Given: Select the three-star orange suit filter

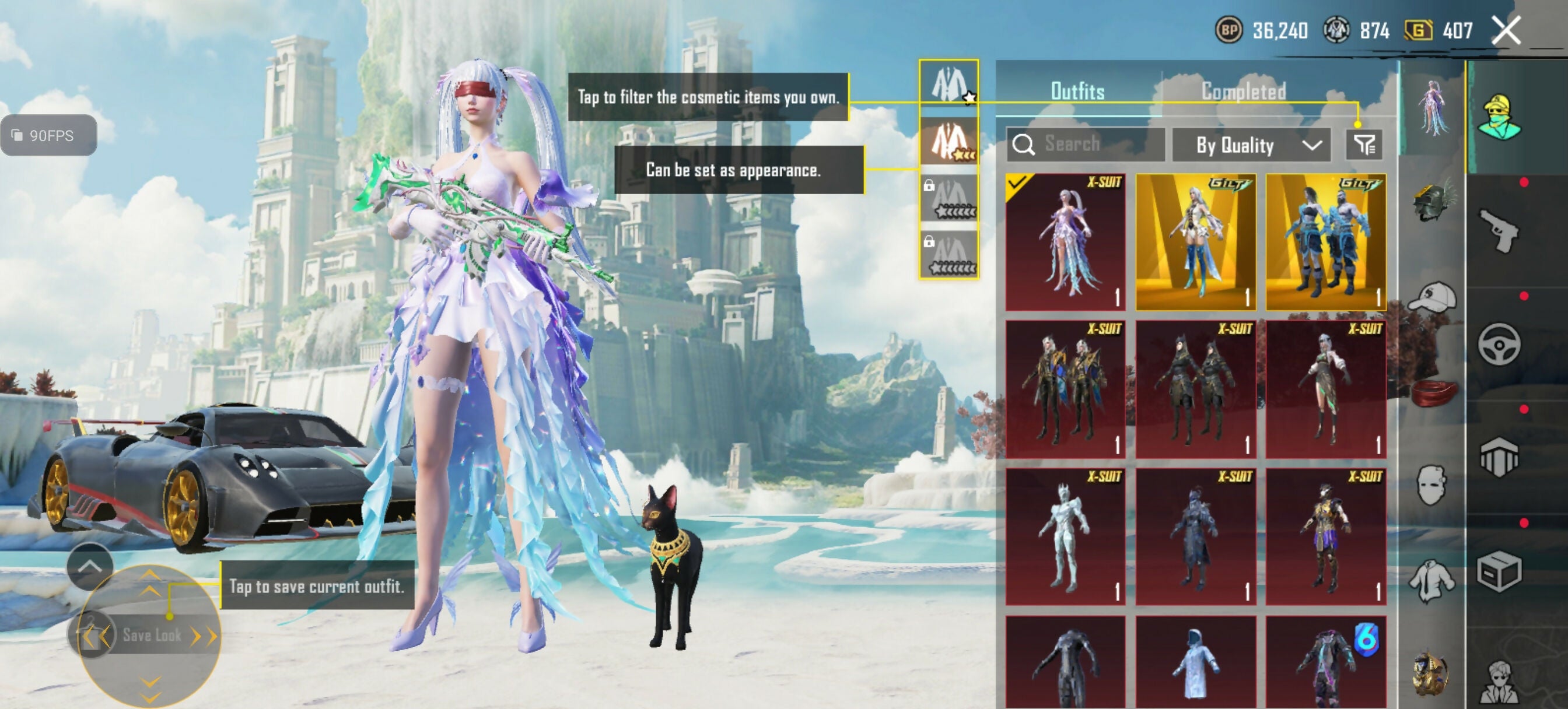Looking at the screenshot, I should pyautogui.click(x=949, y=141).
